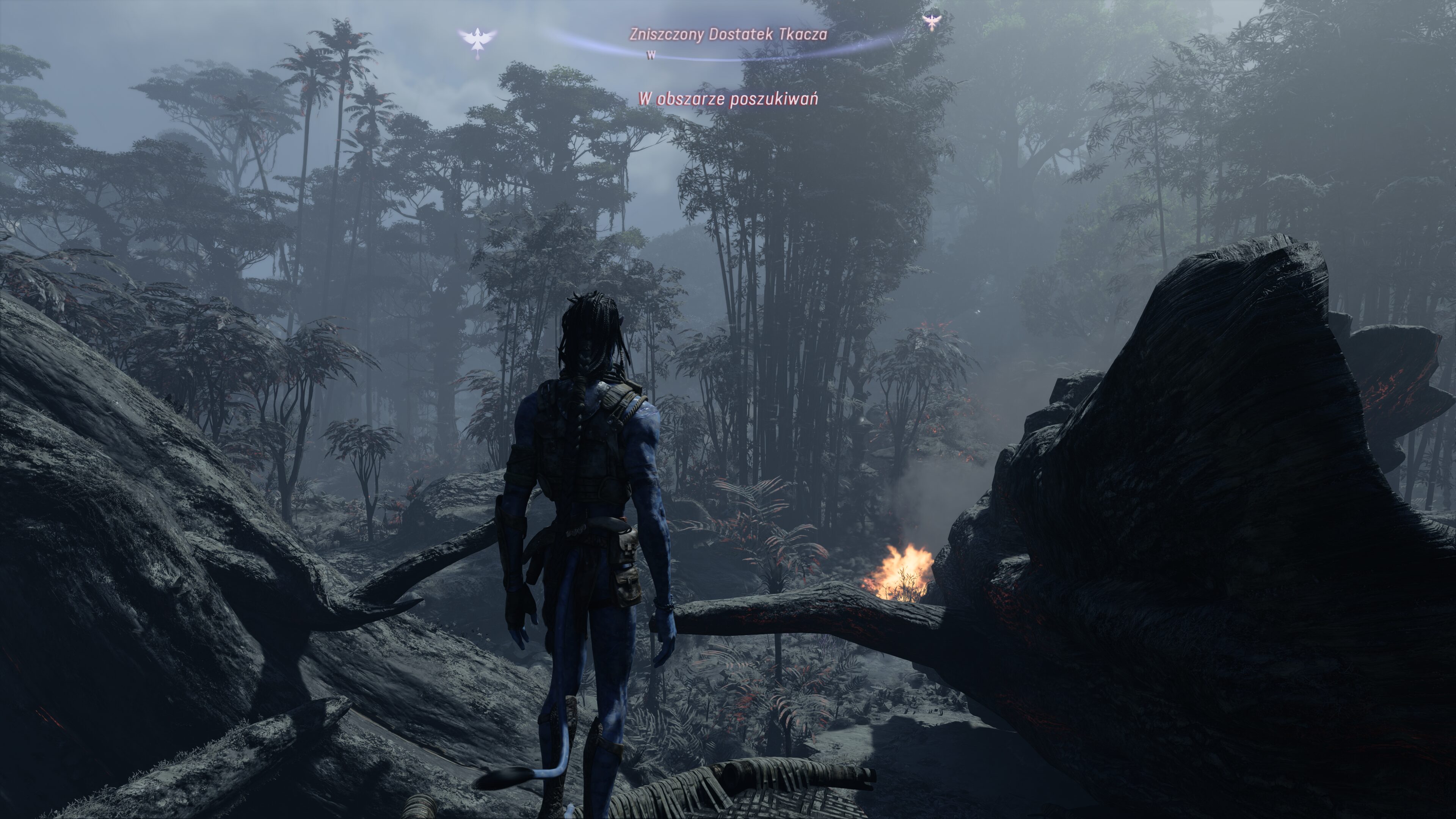Select the W direction marker on compass
The width and height of the screenshot is (1456, 819).
pyautogui.click(x=651, y=55)
